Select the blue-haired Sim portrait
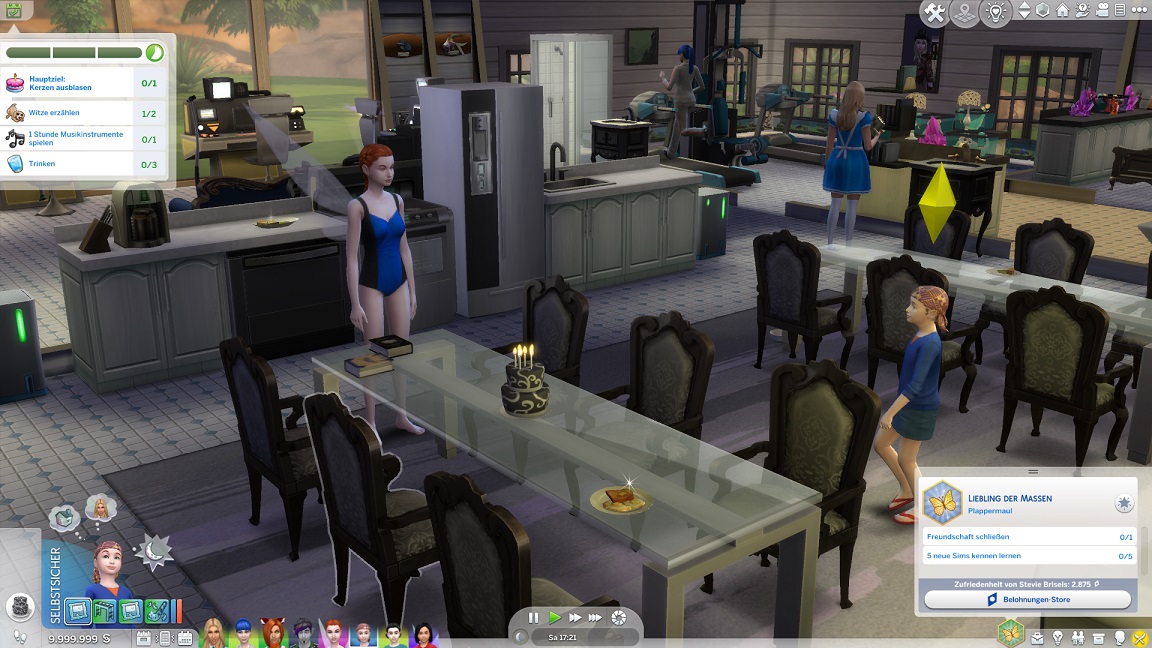This screenshot has width=1152, height=648. [242, 634]
